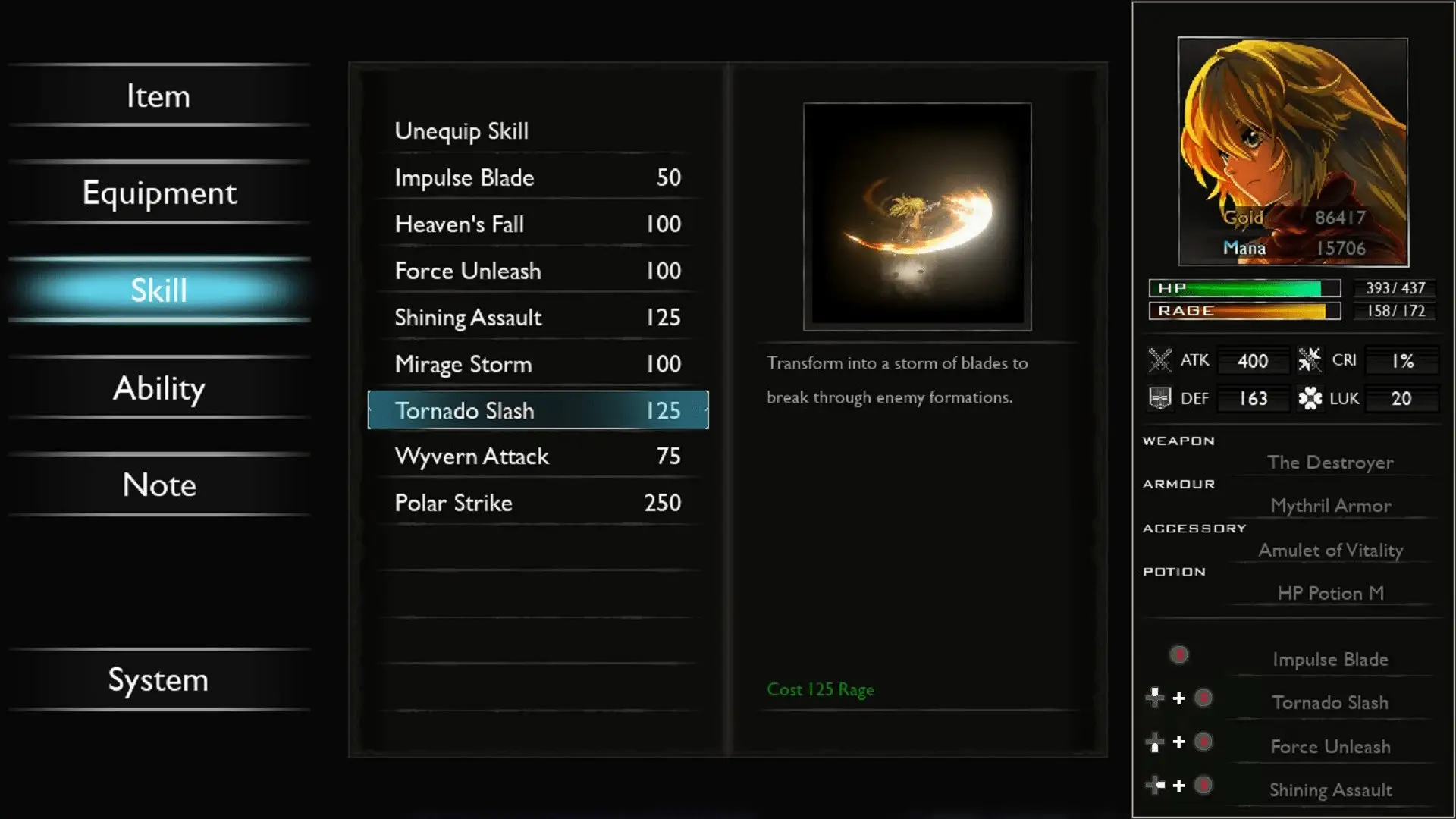Choose the HP Potion M slot
1456x819 pixels.
pyautogui.click(x=1330, y=594)
